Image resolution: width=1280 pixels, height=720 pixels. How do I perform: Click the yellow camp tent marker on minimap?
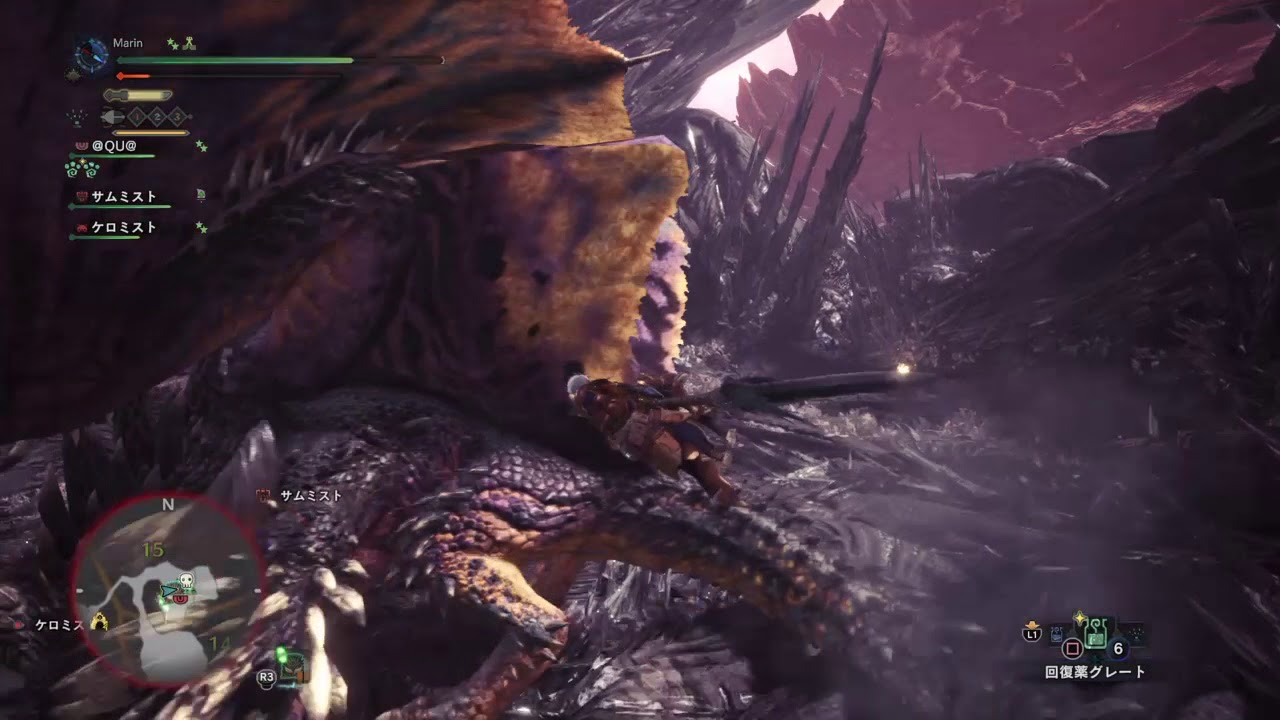[99, 623]
